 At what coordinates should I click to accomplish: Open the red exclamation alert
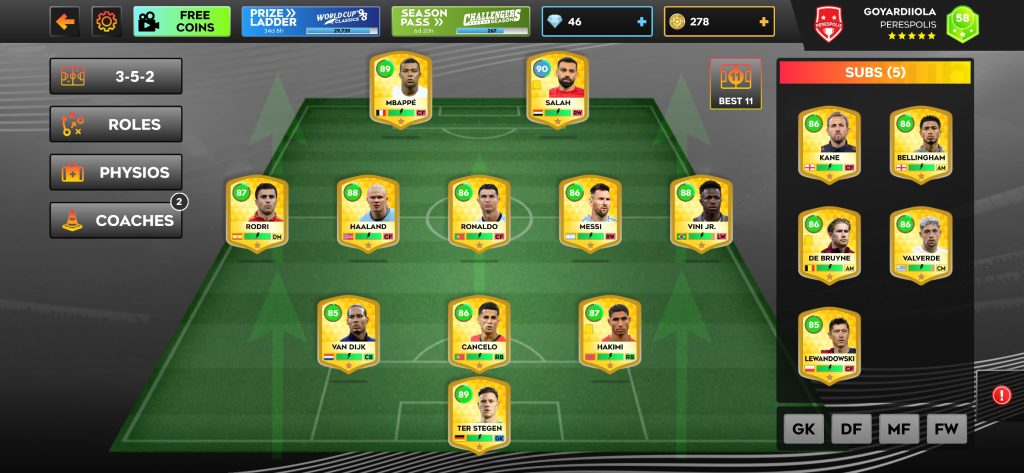coord(1001,395)
